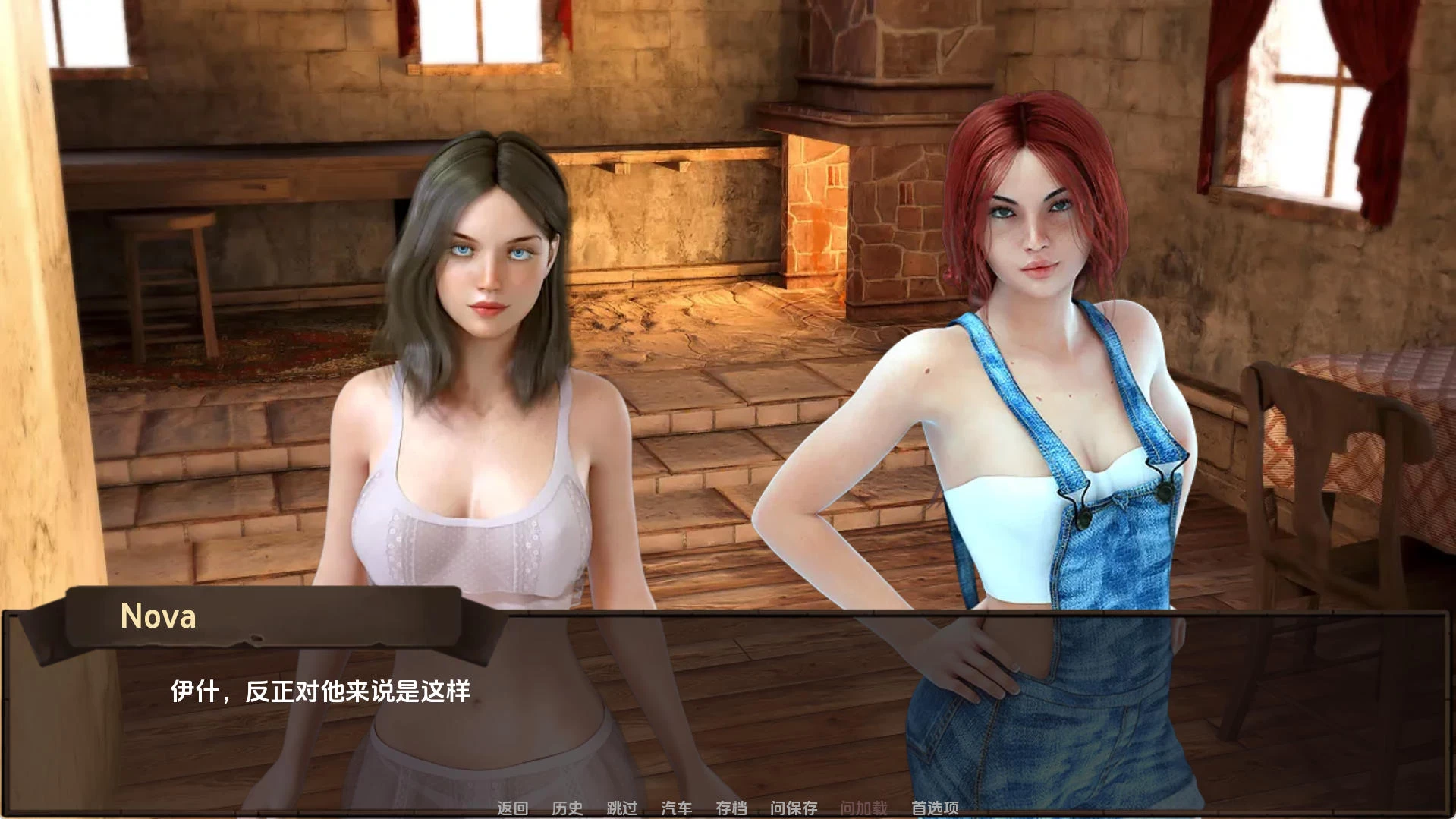The height and width of the screenshot is (819, 1456).
Task: Open the 存档 (Save) screen
Action: pos(731,808)
